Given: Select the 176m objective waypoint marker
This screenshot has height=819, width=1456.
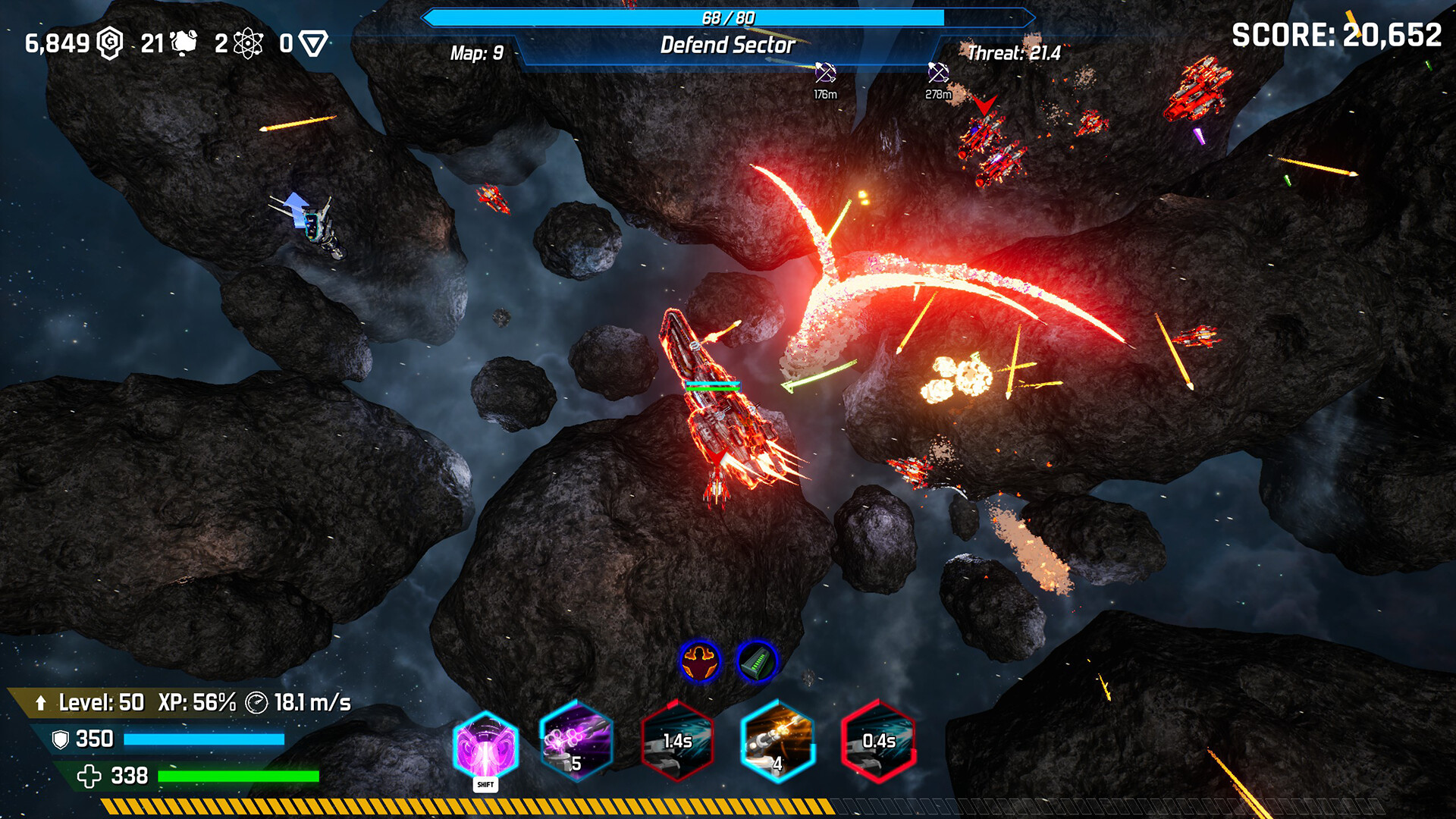Looking at the screenshot, I should pyautogui.click(x=825, y=74).
